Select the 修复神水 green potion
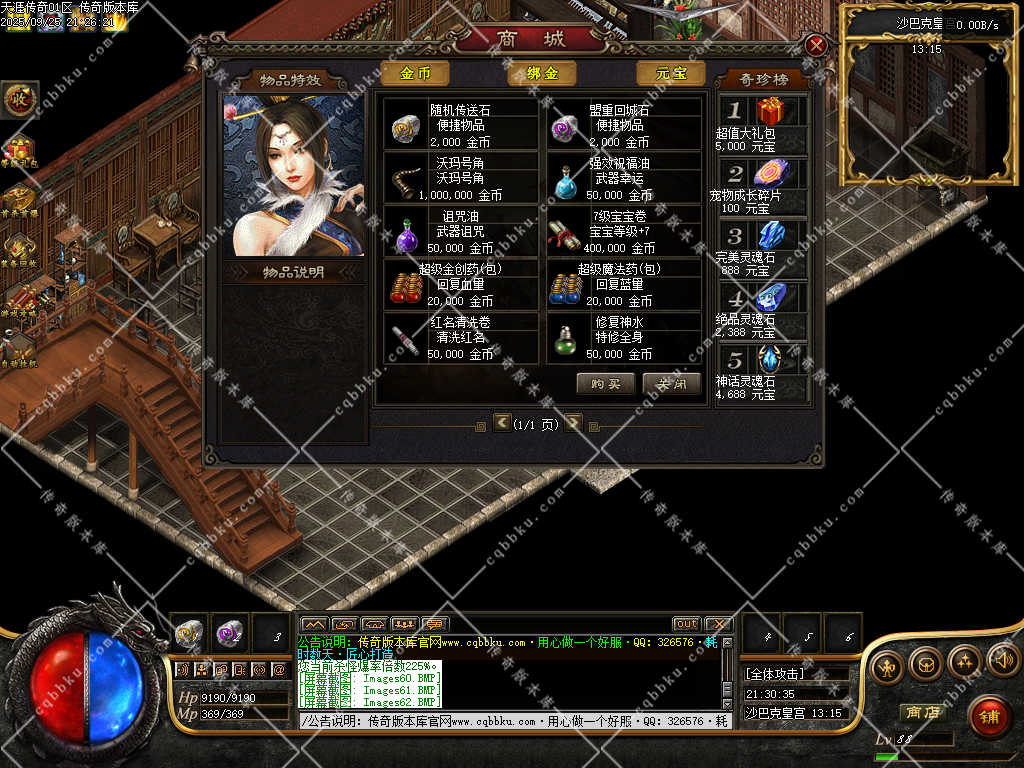This screenshot has width=1024, height=768. (568, 340)
